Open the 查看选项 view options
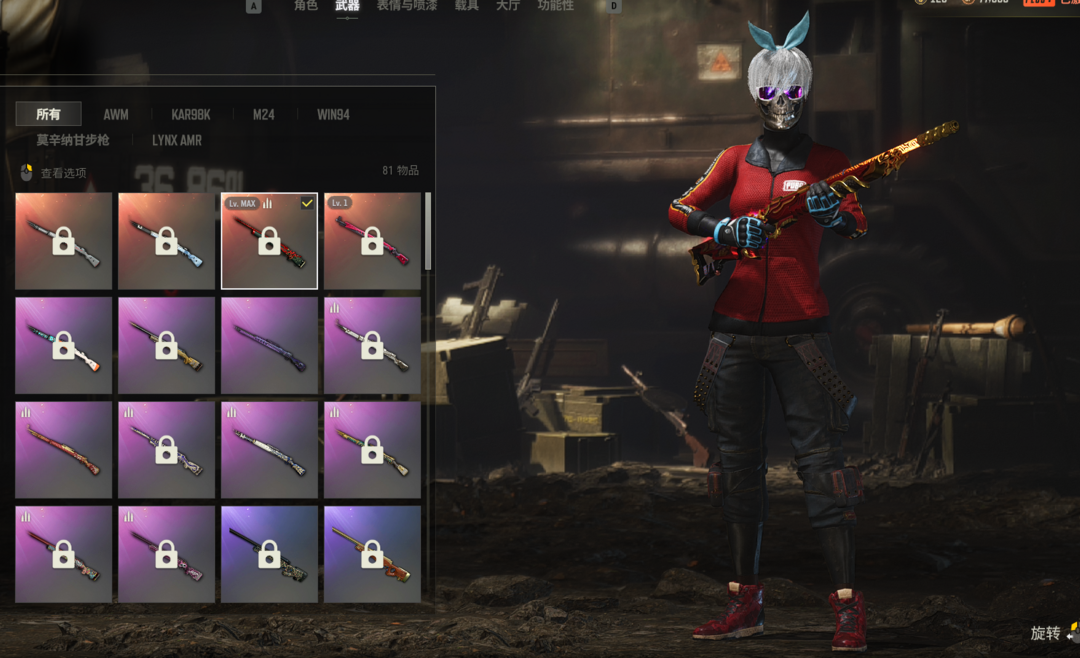 coord(54,173)
